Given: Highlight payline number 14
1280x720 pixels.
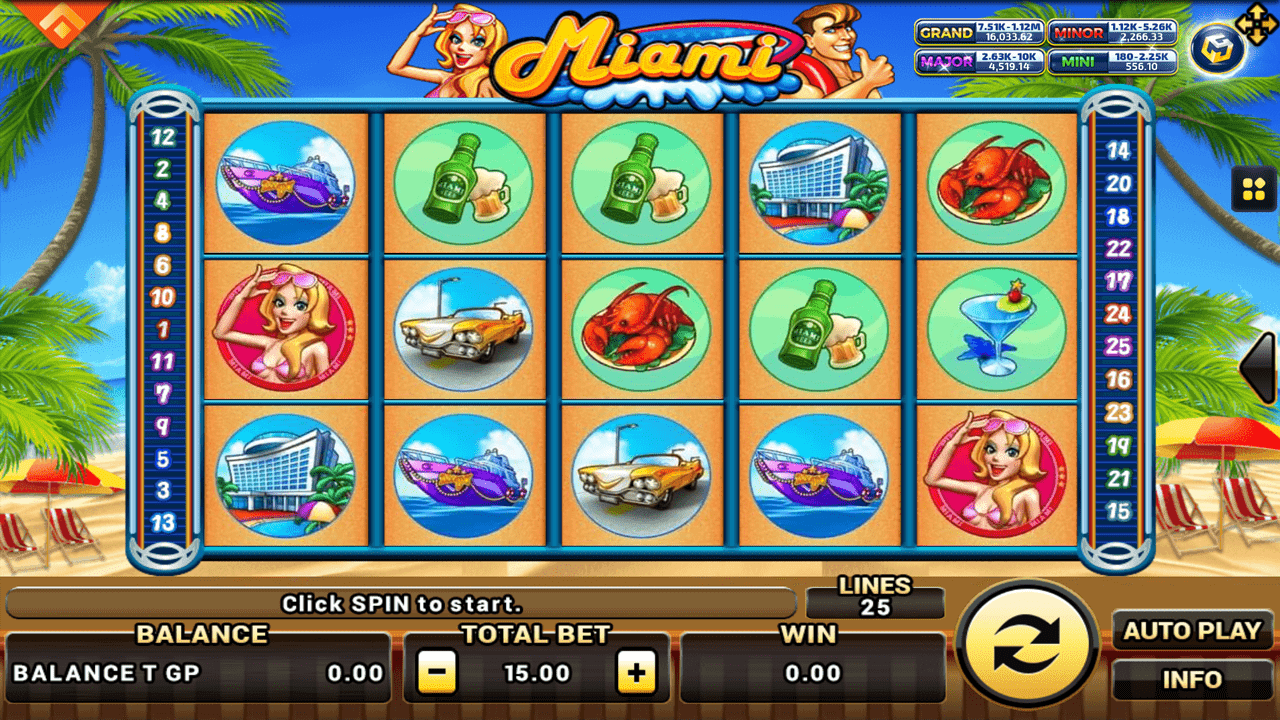Looking at the screenshot, I should pyautogui.click(x=1118, y=151).
